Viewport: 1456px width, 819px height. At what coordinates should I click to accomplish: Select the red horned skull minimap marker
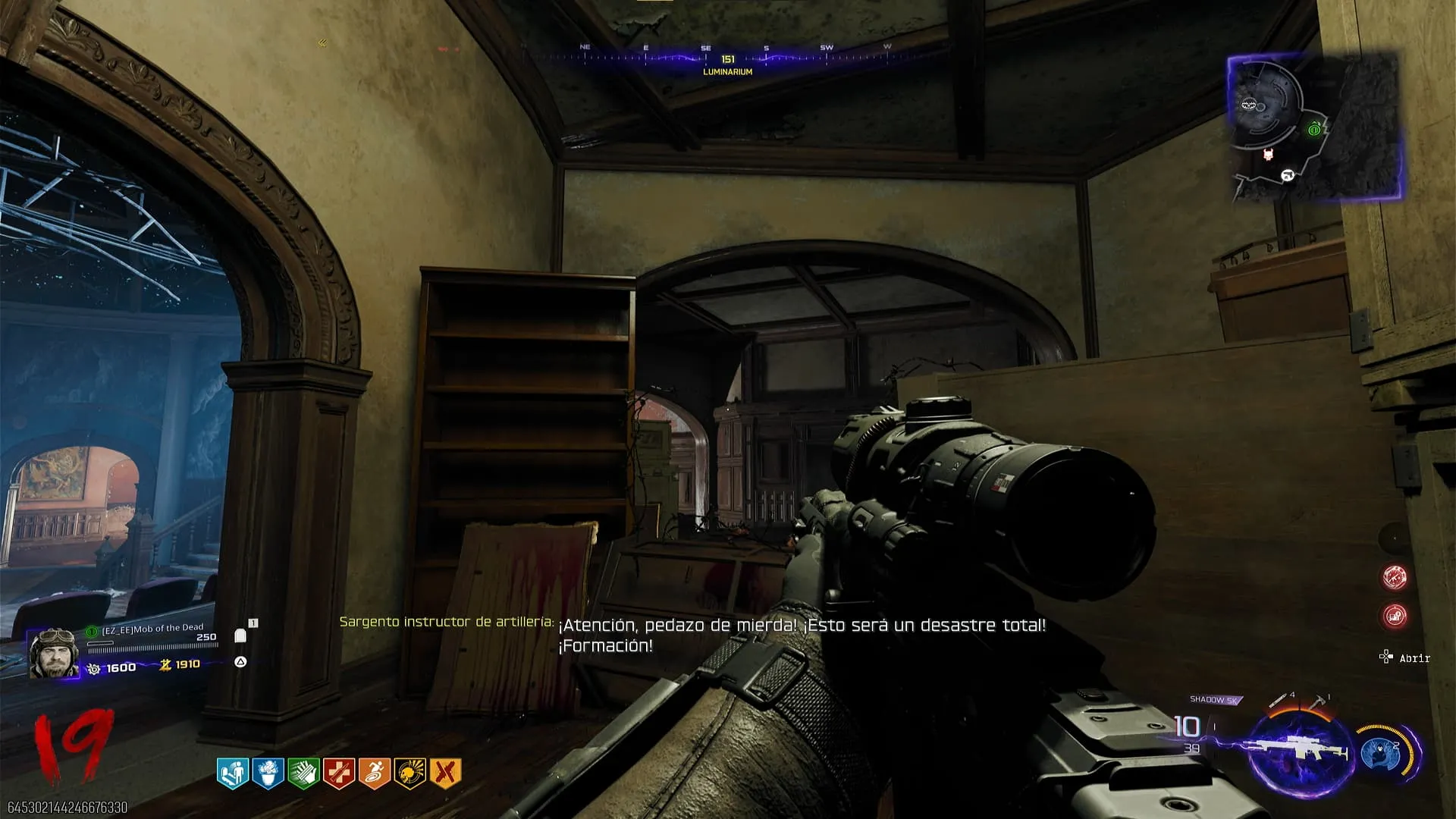pos(1268,155)
